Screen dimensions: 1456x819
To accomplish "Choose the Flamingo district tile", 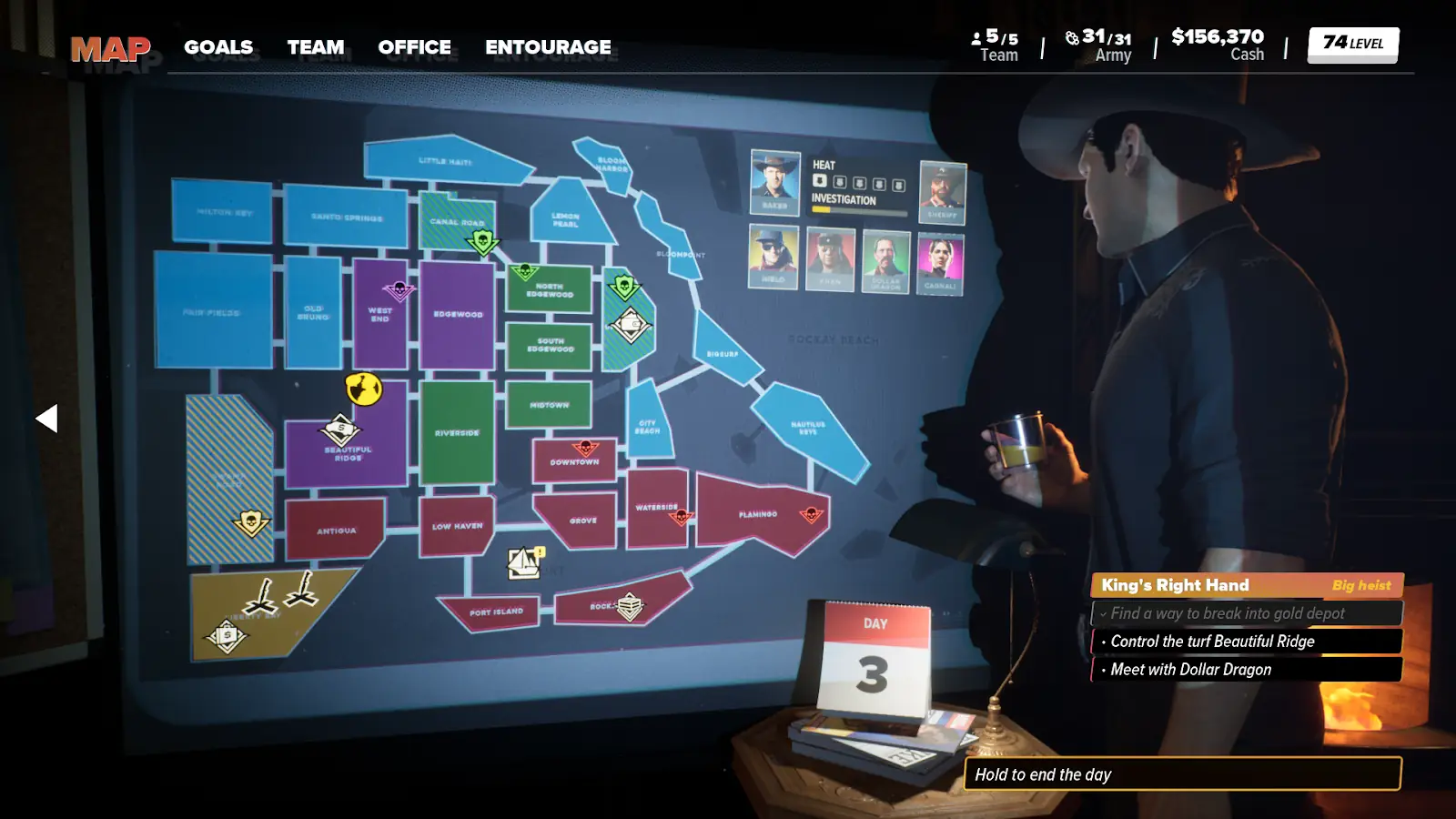I will (757, 515).
